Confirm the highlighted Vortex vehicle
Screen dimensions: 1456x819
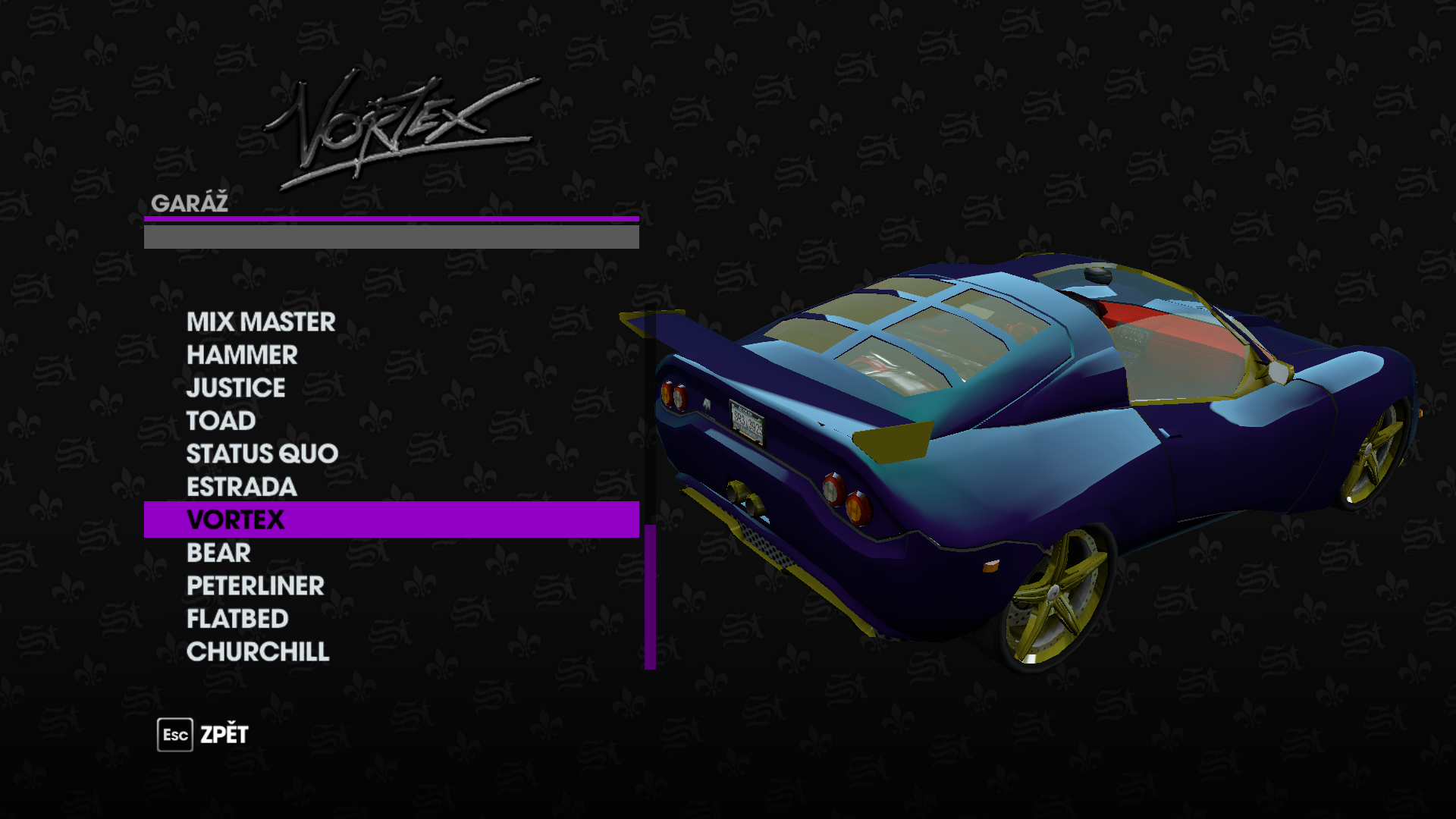click(x=236, y=520)
